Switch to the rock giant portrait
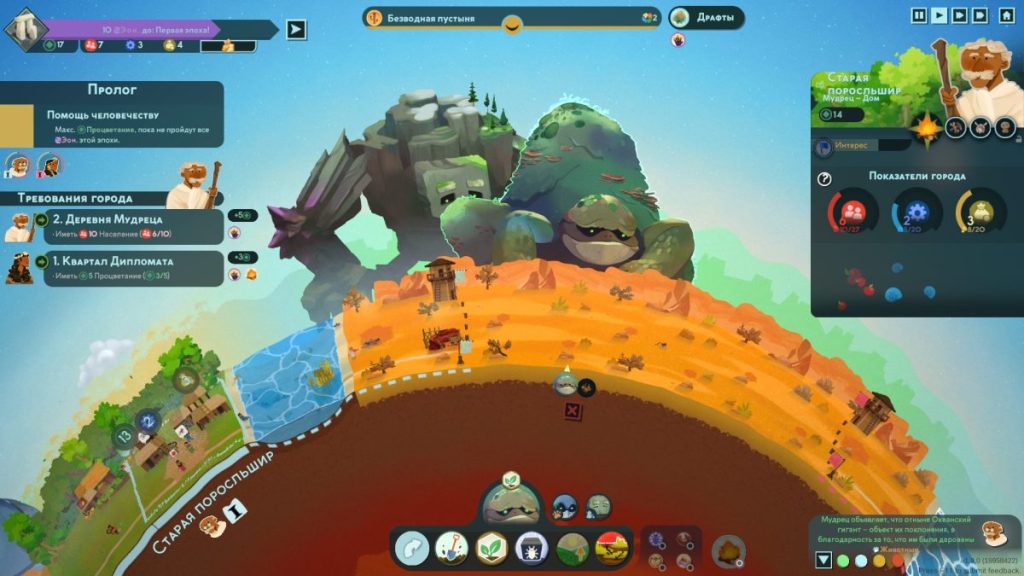Screen dimensions: 1024x576 598,506
